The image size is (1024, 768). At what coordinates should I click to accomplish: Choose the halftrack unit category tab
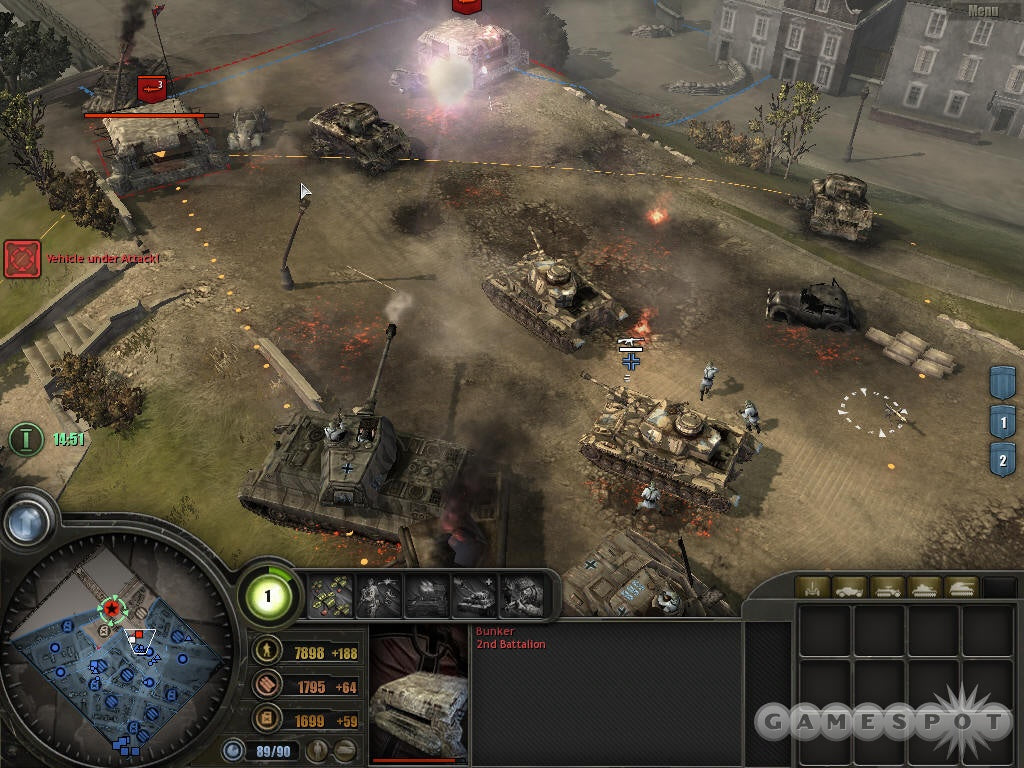tap(887, 587)
